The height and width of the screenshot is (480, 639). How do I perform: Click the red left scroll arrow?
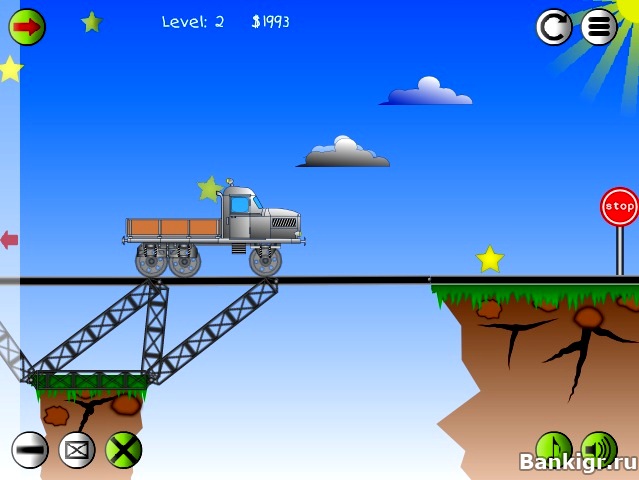pos(9,239)
